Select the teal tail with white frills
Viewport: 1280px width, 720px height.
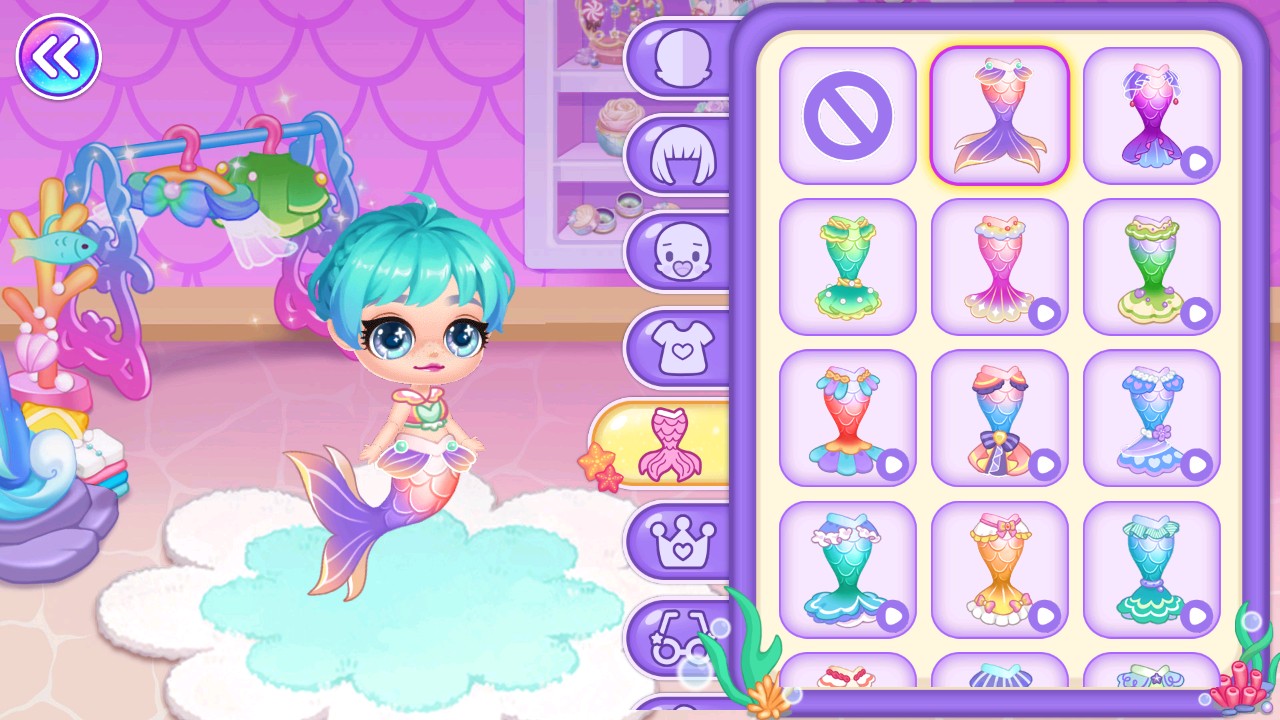tap(847, 569)
